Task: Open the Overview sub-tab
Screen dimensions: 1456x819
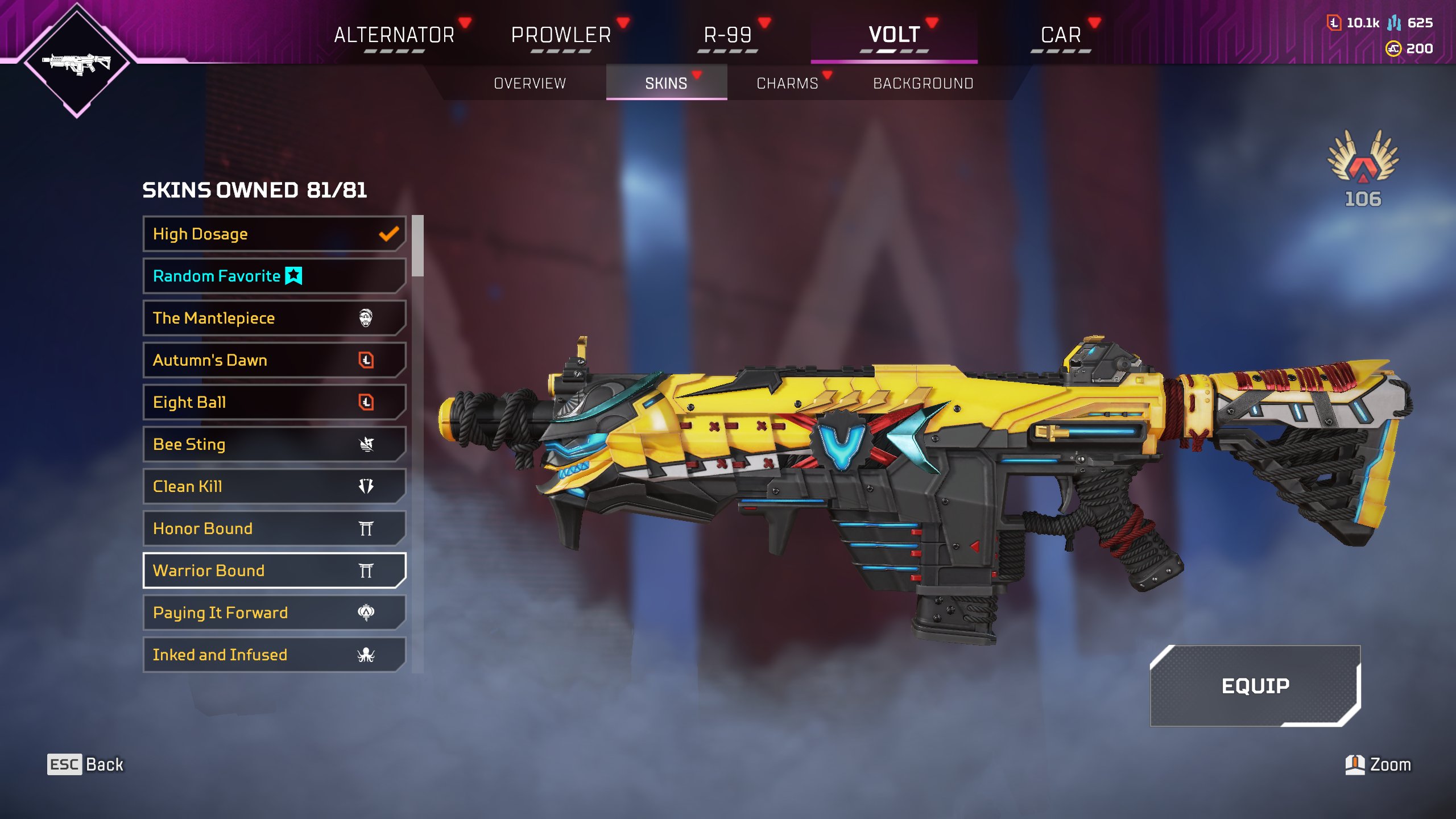Action: pyautogui.click(x=530, y=84)
